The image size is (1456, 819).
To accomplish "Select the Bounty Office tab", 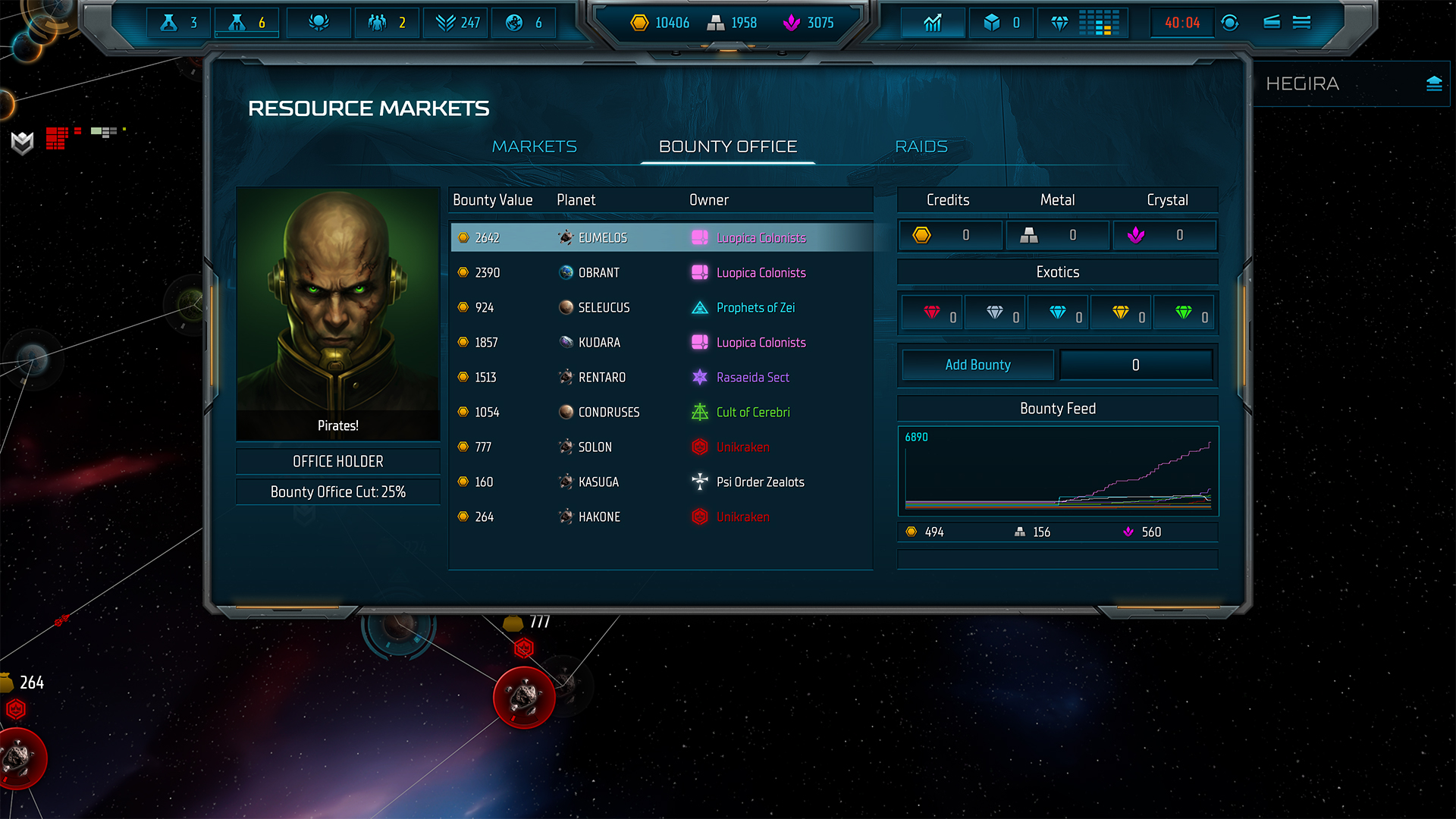I will click(727, 146).
